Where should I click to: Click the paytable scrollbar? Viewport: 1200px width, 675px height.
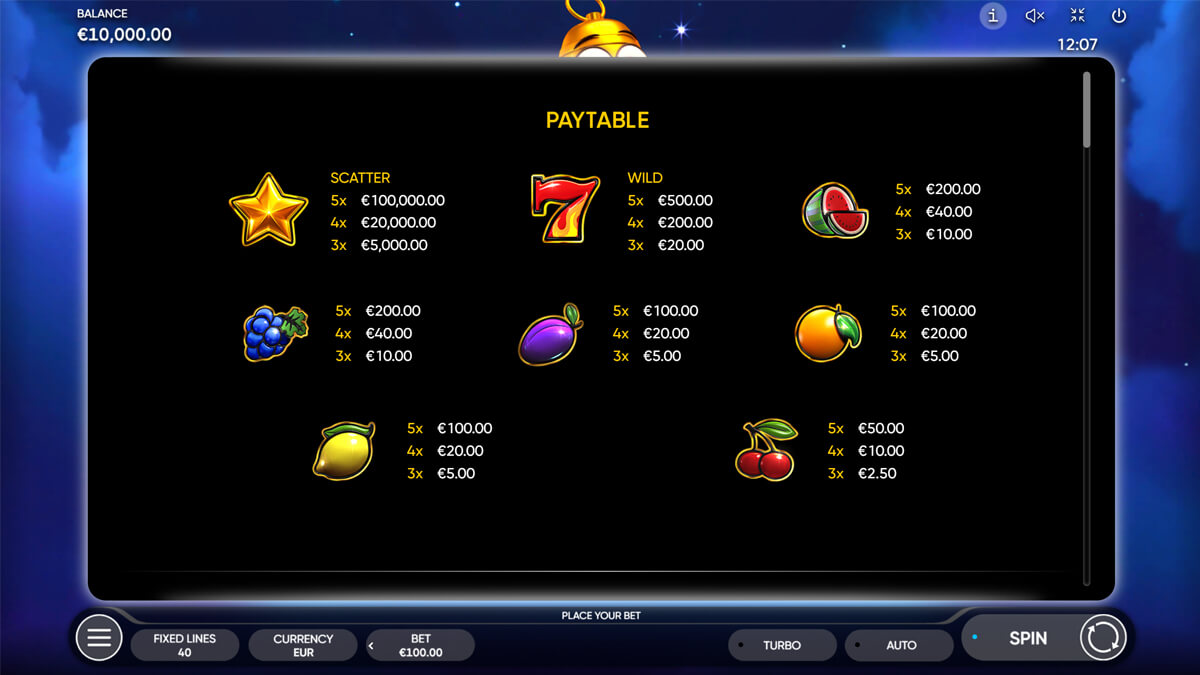(x=1087, y=110)
